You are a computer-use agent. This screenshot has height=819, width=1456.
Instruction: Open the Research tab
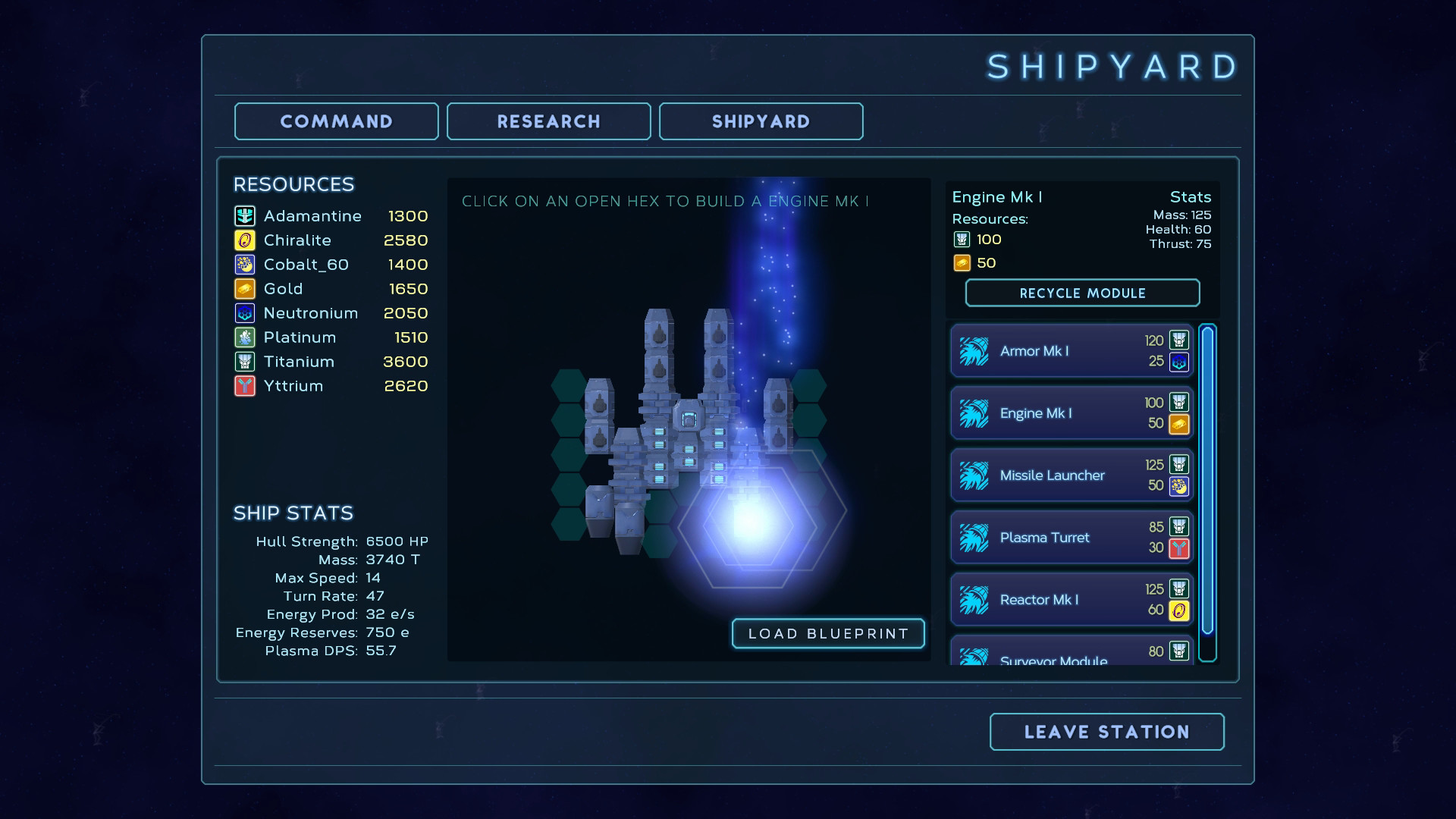click(x=548, y=121)
